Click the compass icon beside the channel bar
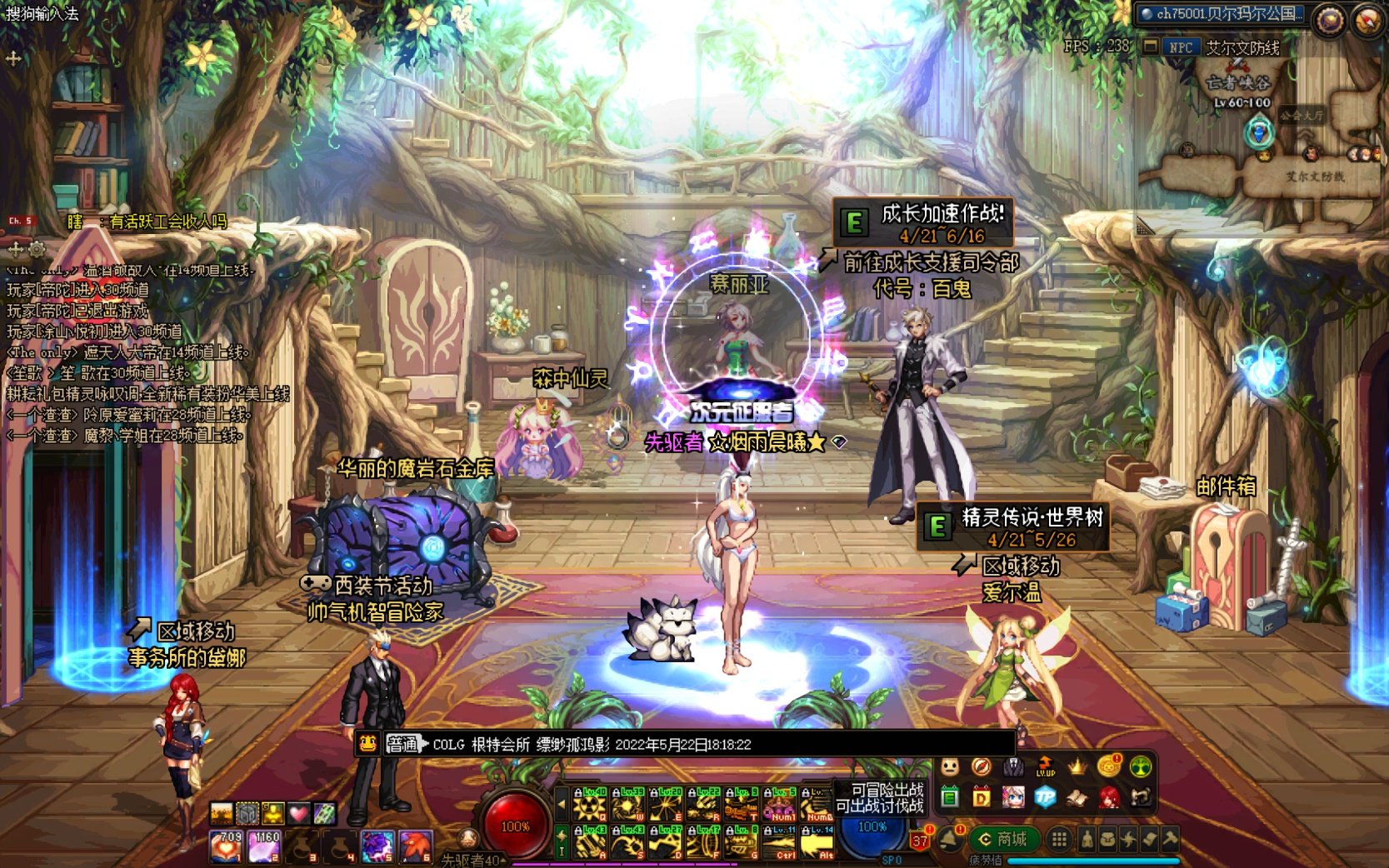 (x=1328, y=19)
